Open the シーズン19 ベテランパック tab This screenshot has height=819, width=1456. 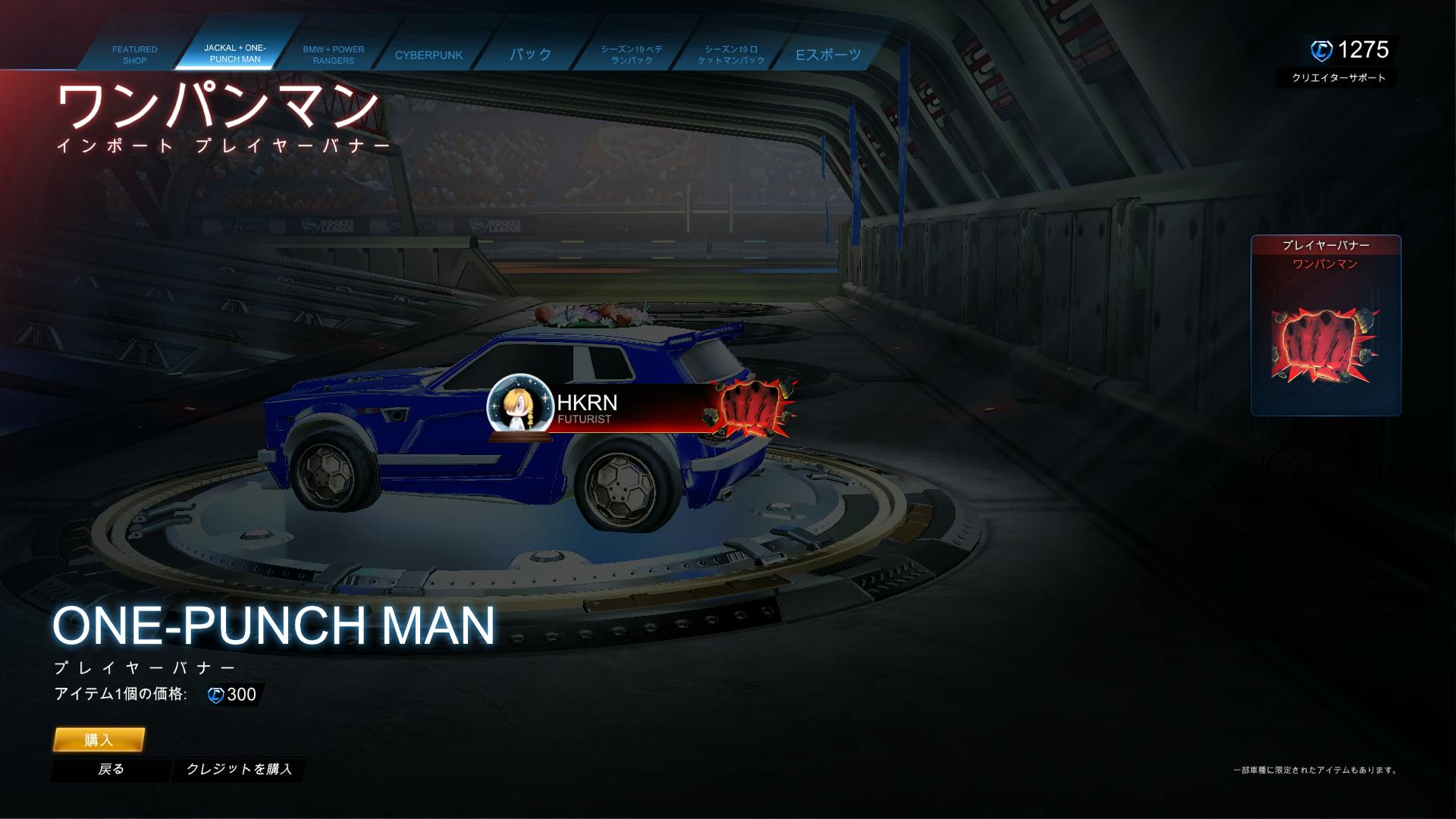tap(632, 55)
